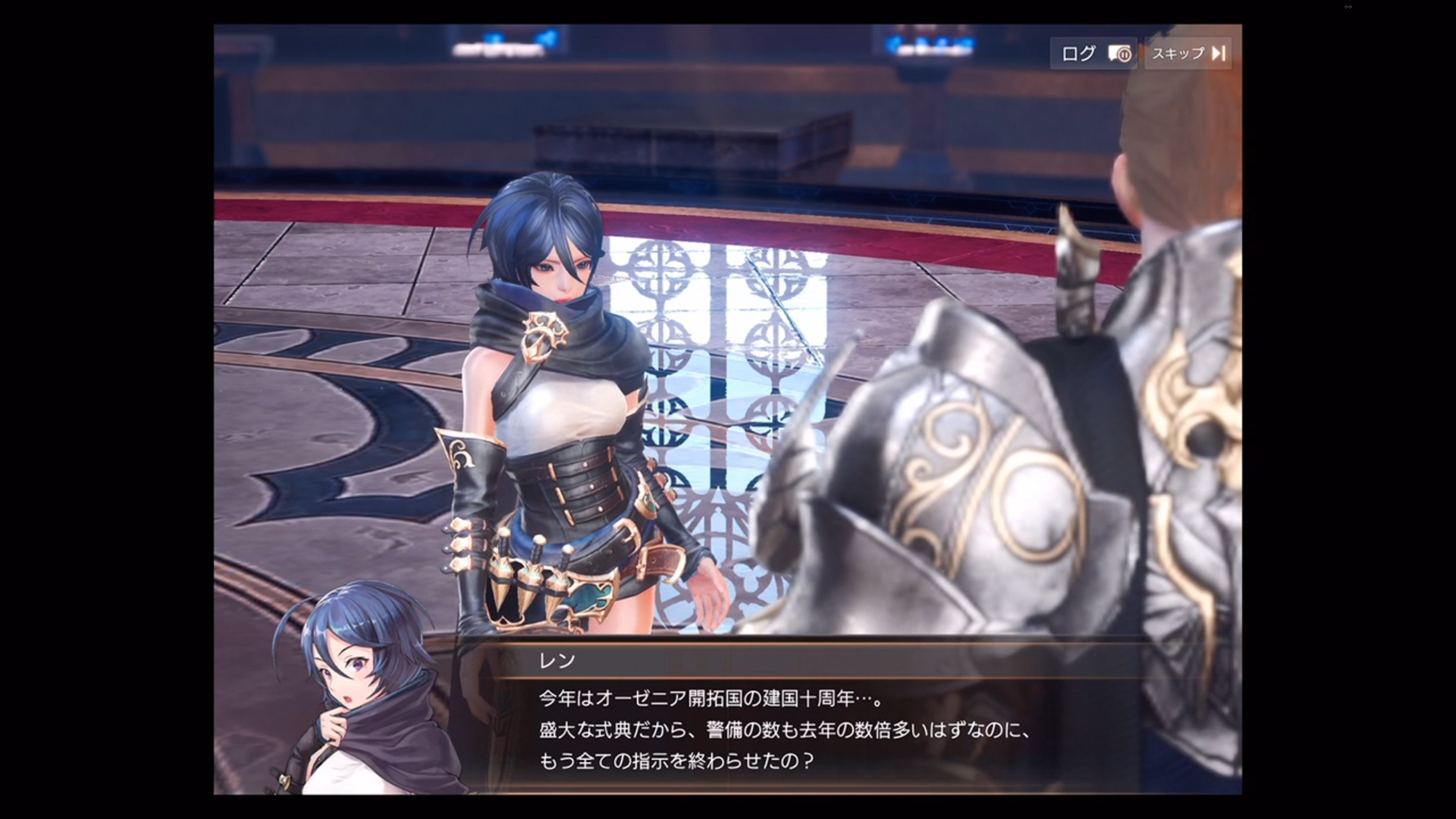Screen dimensions: 1456x819
Task: Click the darkened speaker name bar
Action: [x=758, y=661]
